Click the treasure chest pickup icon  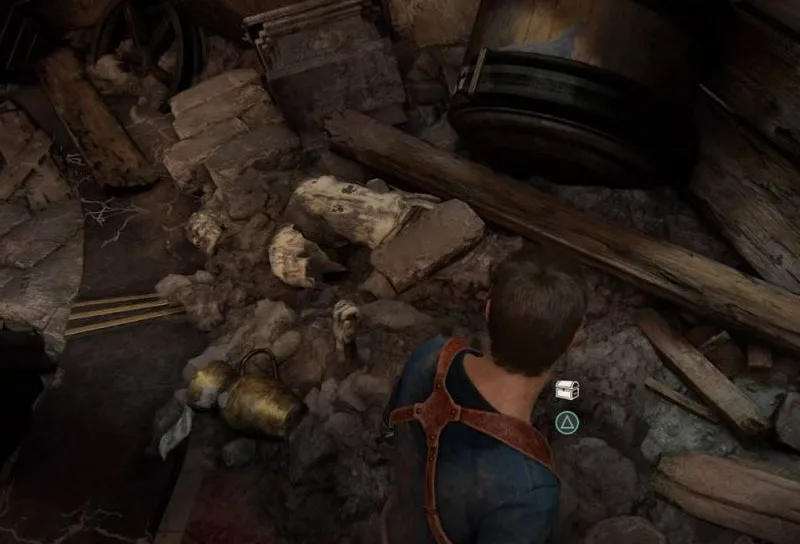point(567,390)
